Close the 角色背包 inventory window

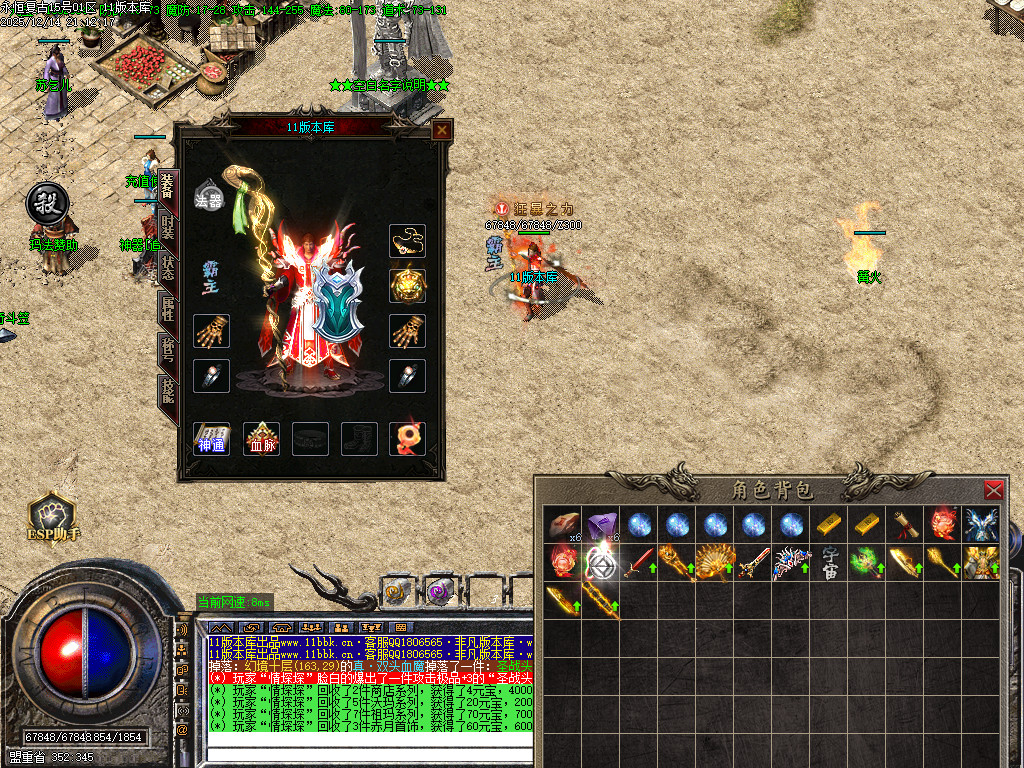coord(993,490)
